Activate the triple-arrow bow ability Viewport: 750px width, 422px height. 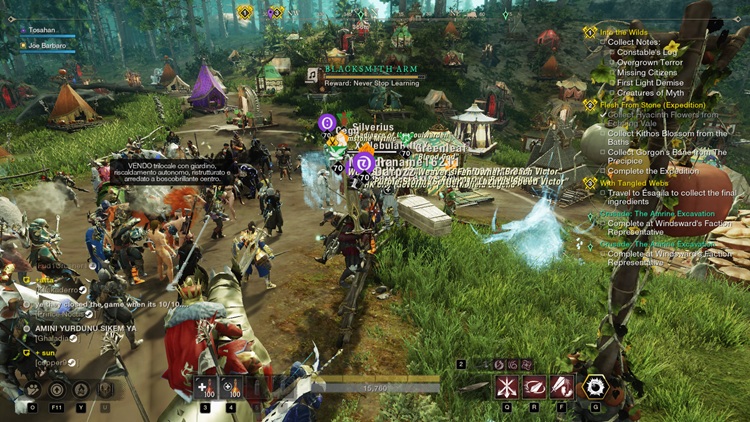click(507, 386)
